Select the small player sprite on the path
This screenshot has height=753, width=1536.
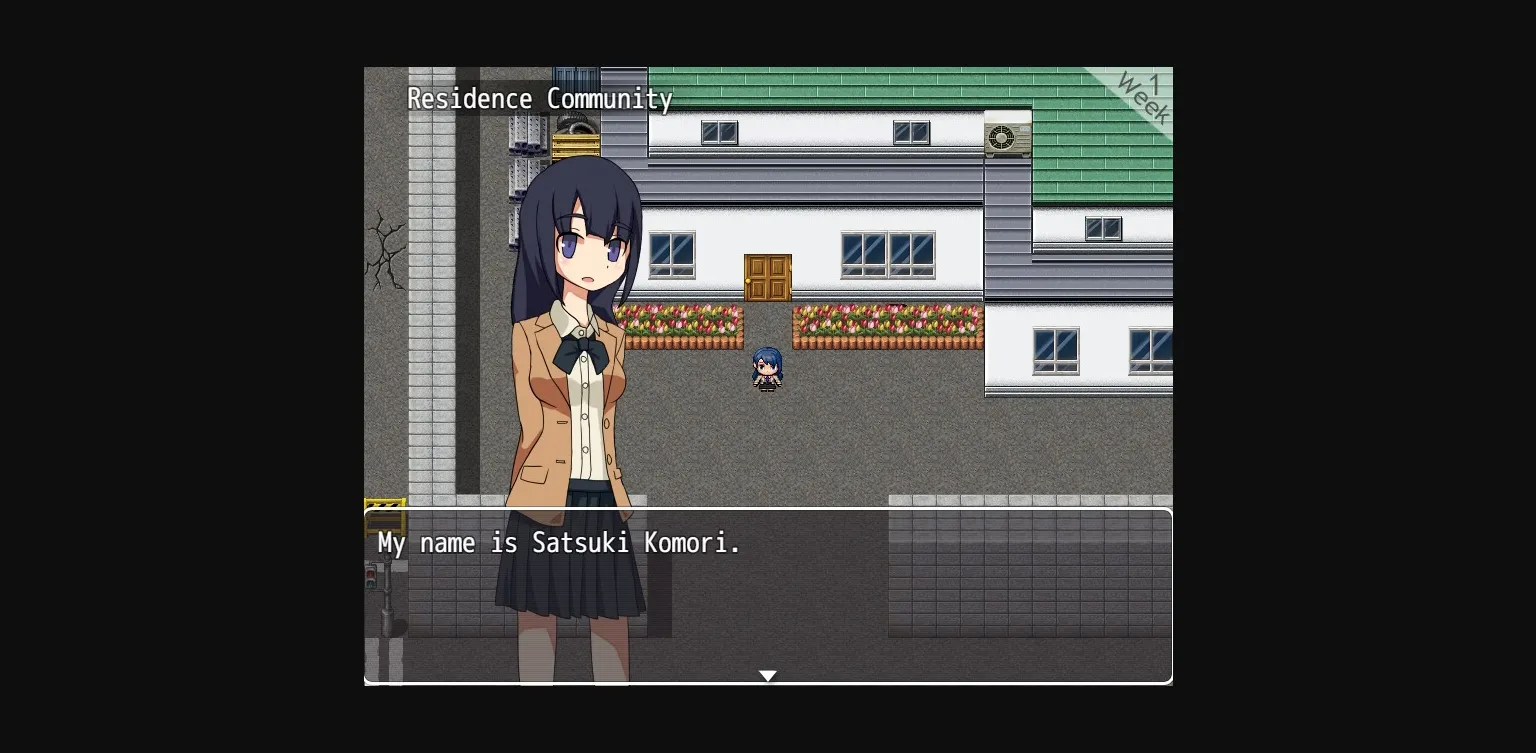tap(767, 368)
